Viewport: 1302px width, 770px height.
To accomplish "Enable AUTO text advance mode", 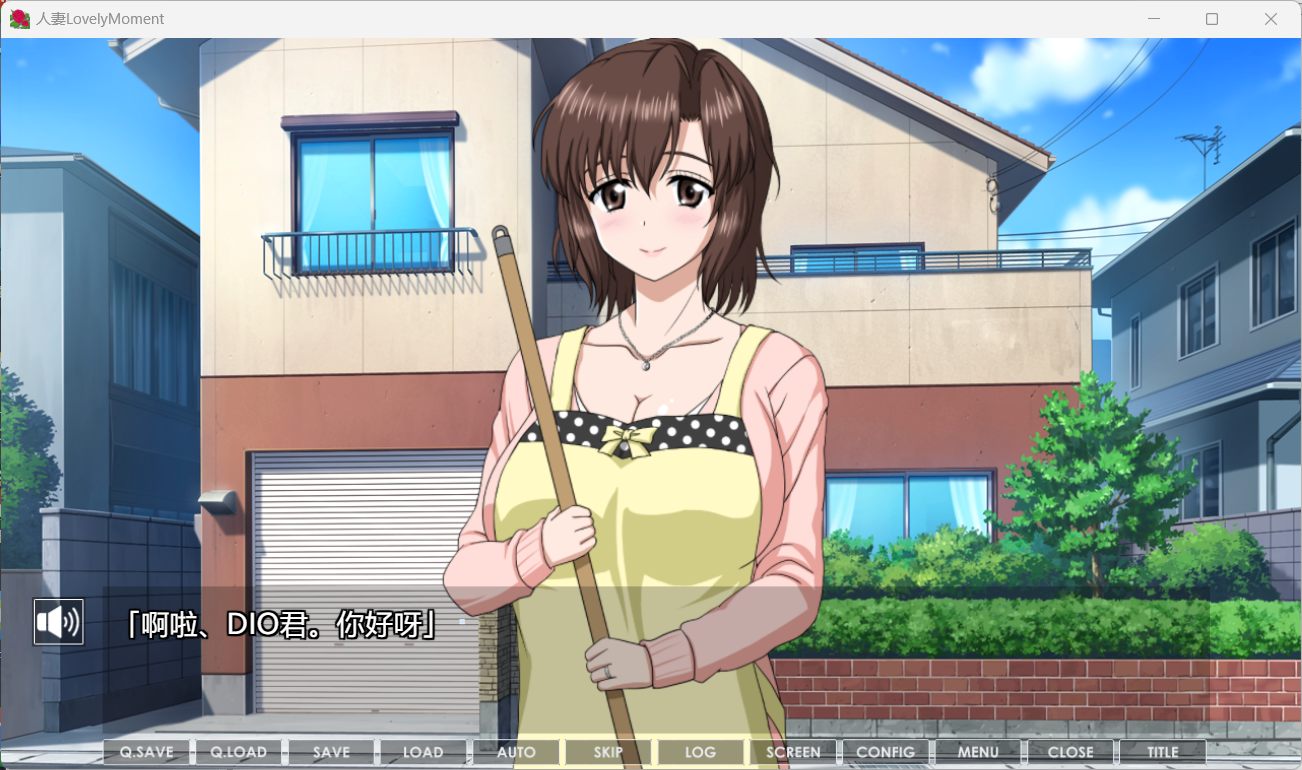I will (516, 752).
